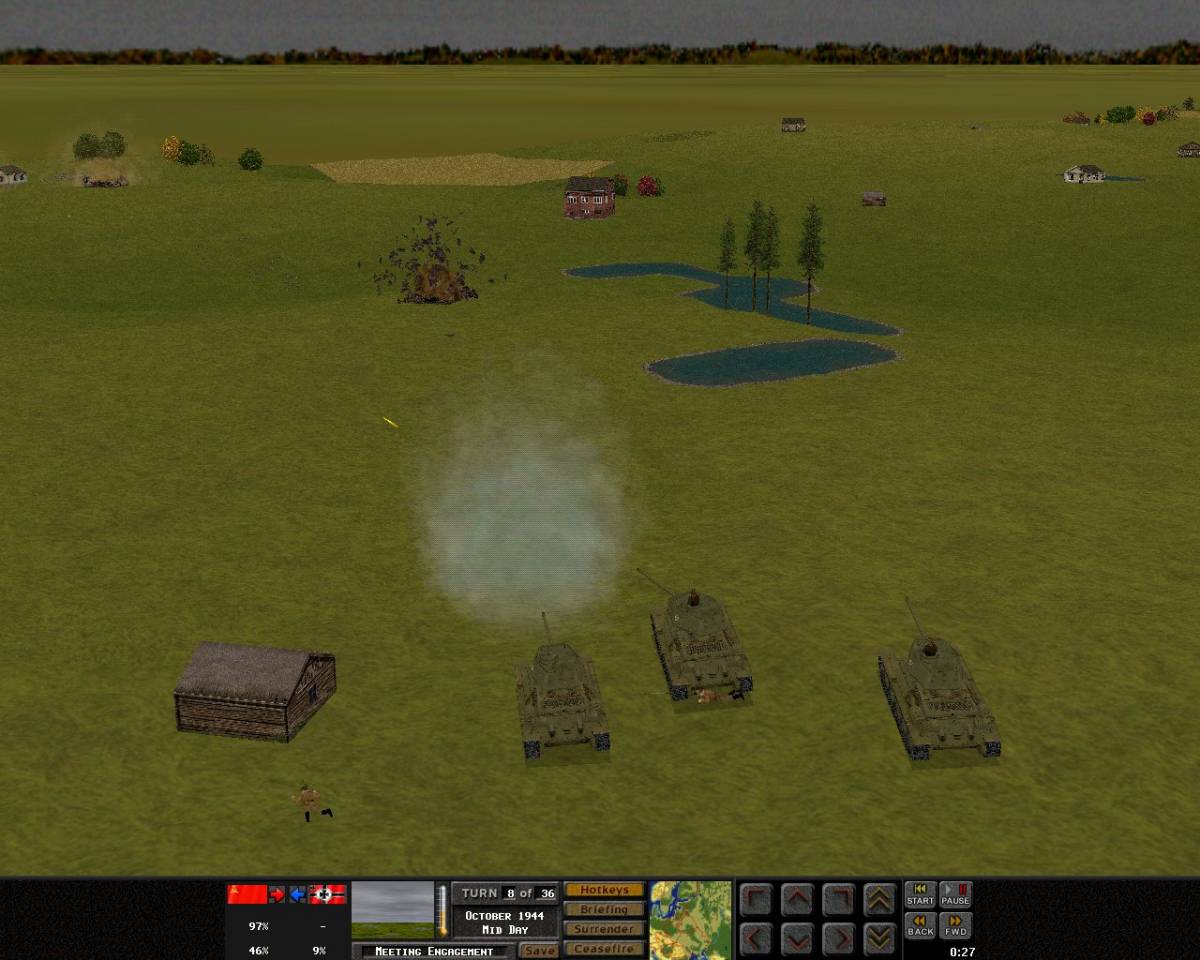1200x960 pixels.
Task: Click the Surrender button
Action: pos(604,929)
